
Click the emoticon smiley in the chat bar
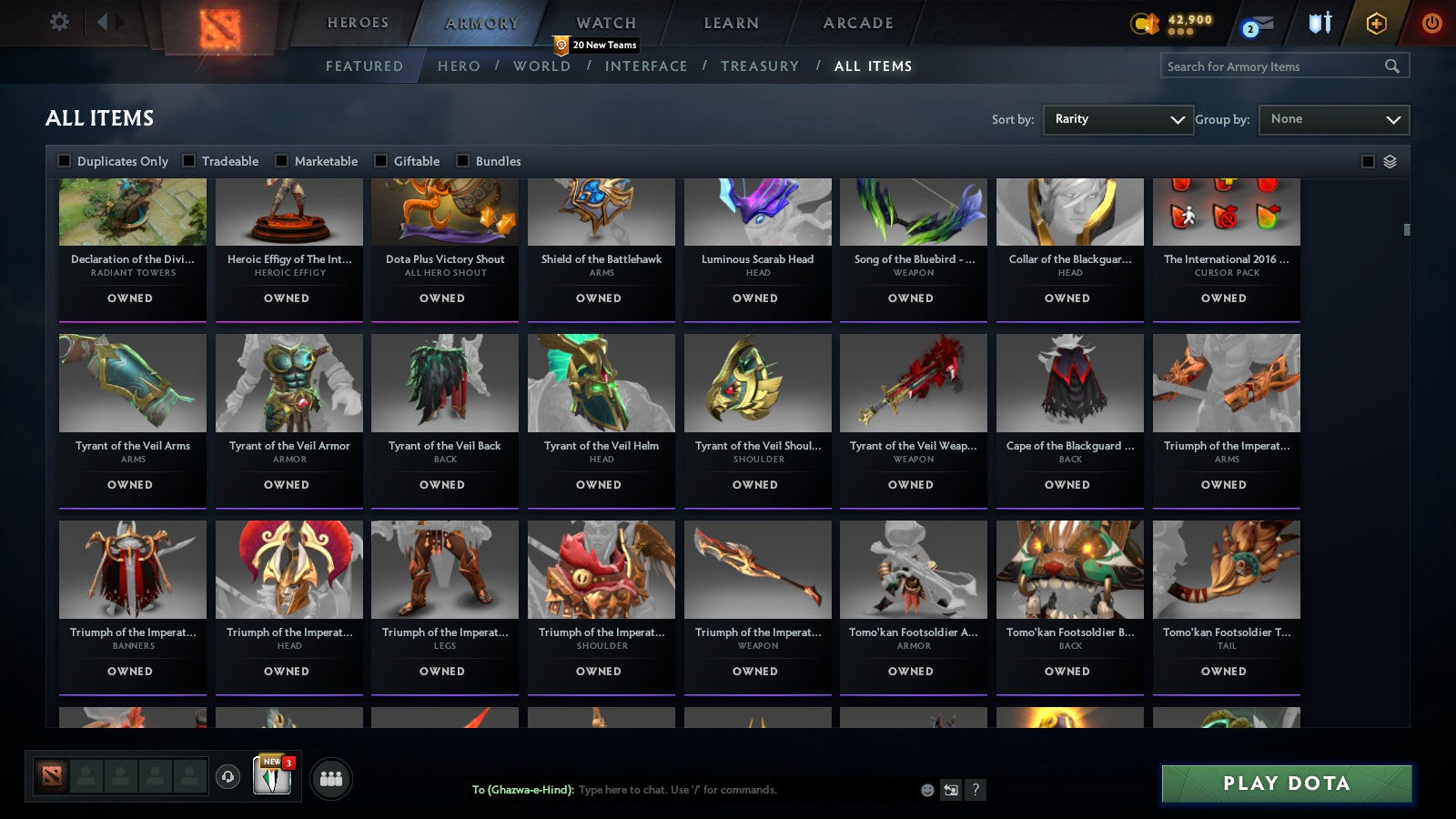pyautogui.click(x=925, y=791)
